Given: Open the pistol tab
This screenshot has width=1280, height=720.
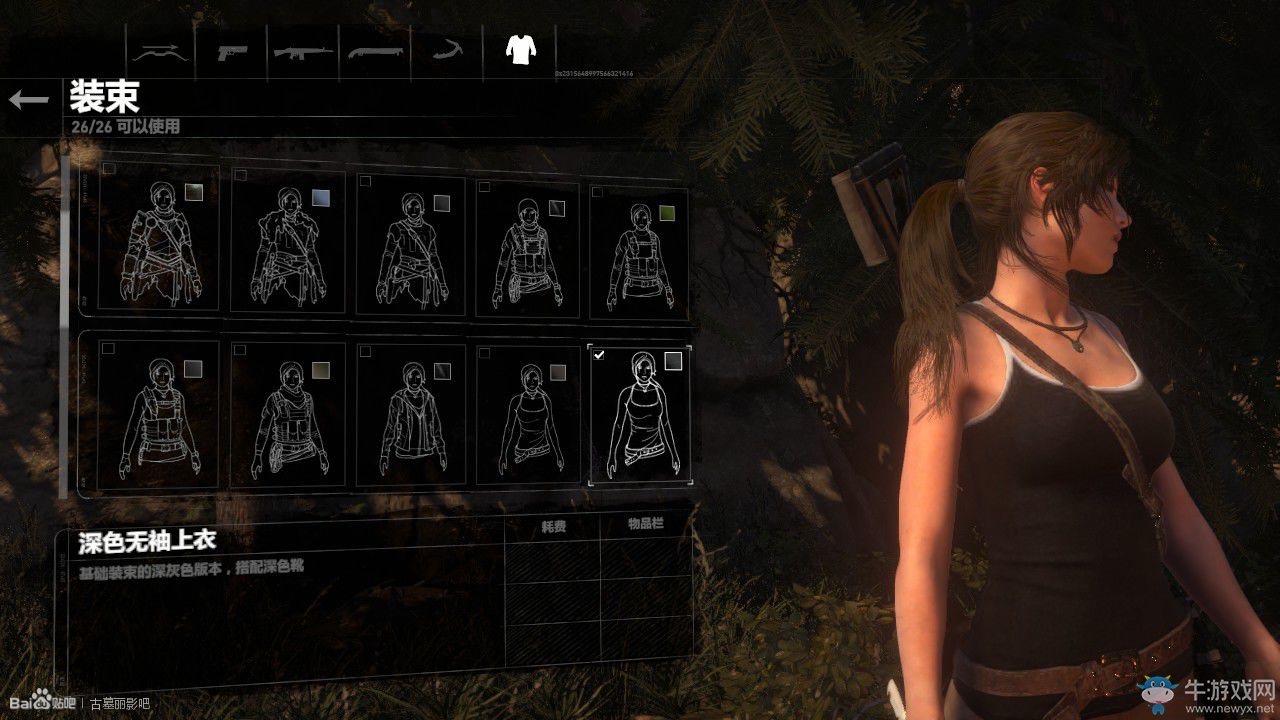Looking at the screenshot, I should coord(233,50).
